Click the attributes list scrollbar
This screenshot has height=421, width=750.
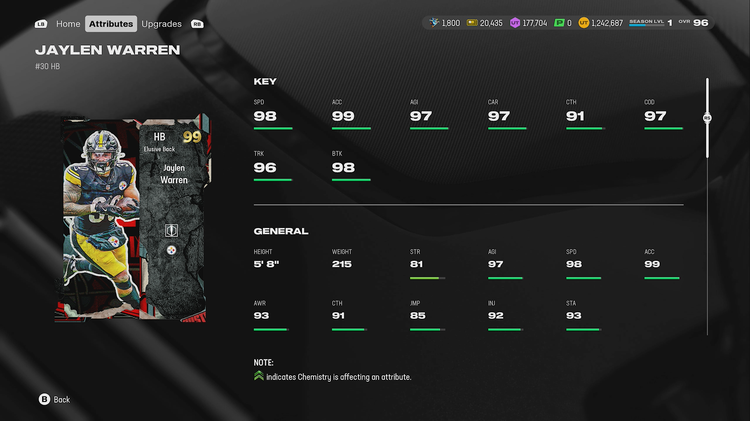[707, 117]
